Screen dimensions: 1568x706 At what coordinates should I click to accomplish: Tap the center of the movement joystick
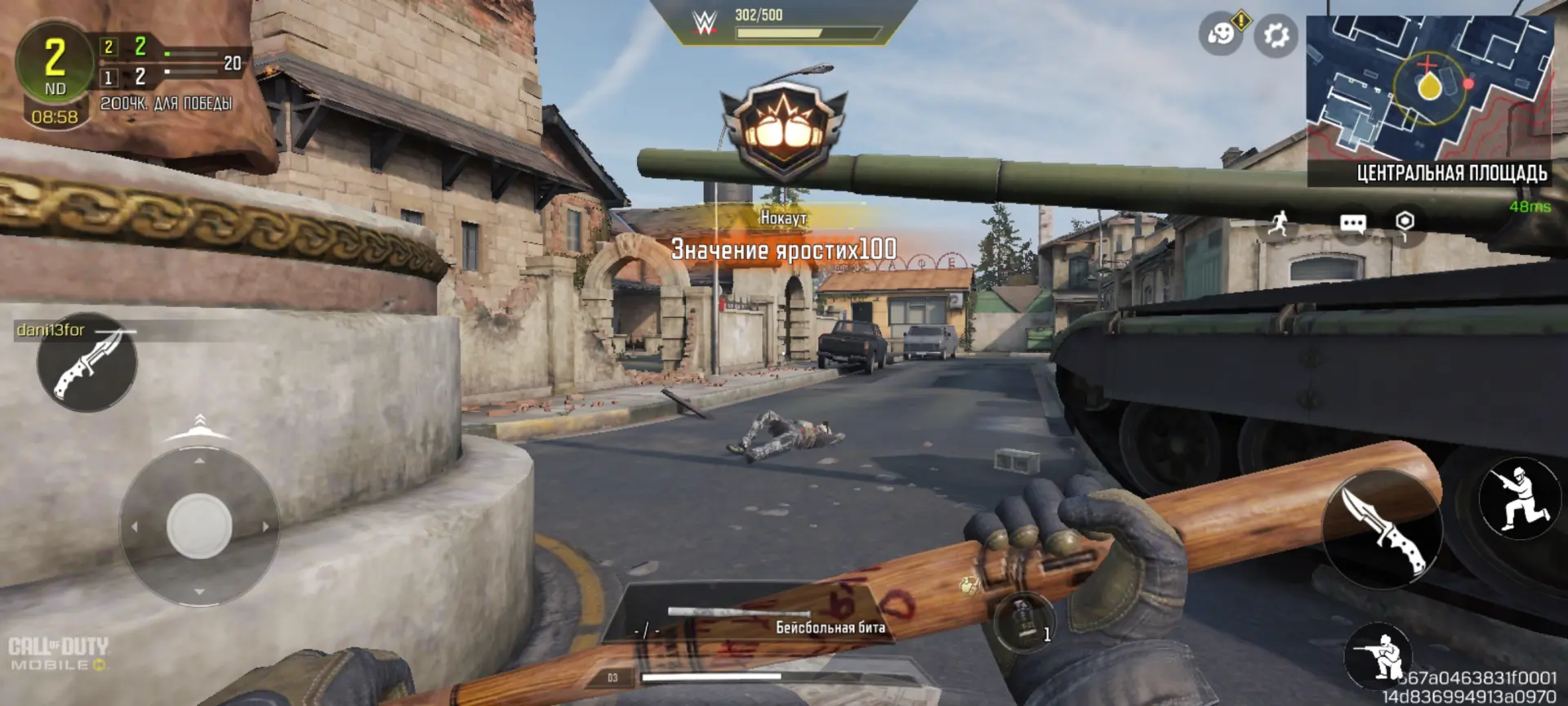pos(199,526)
